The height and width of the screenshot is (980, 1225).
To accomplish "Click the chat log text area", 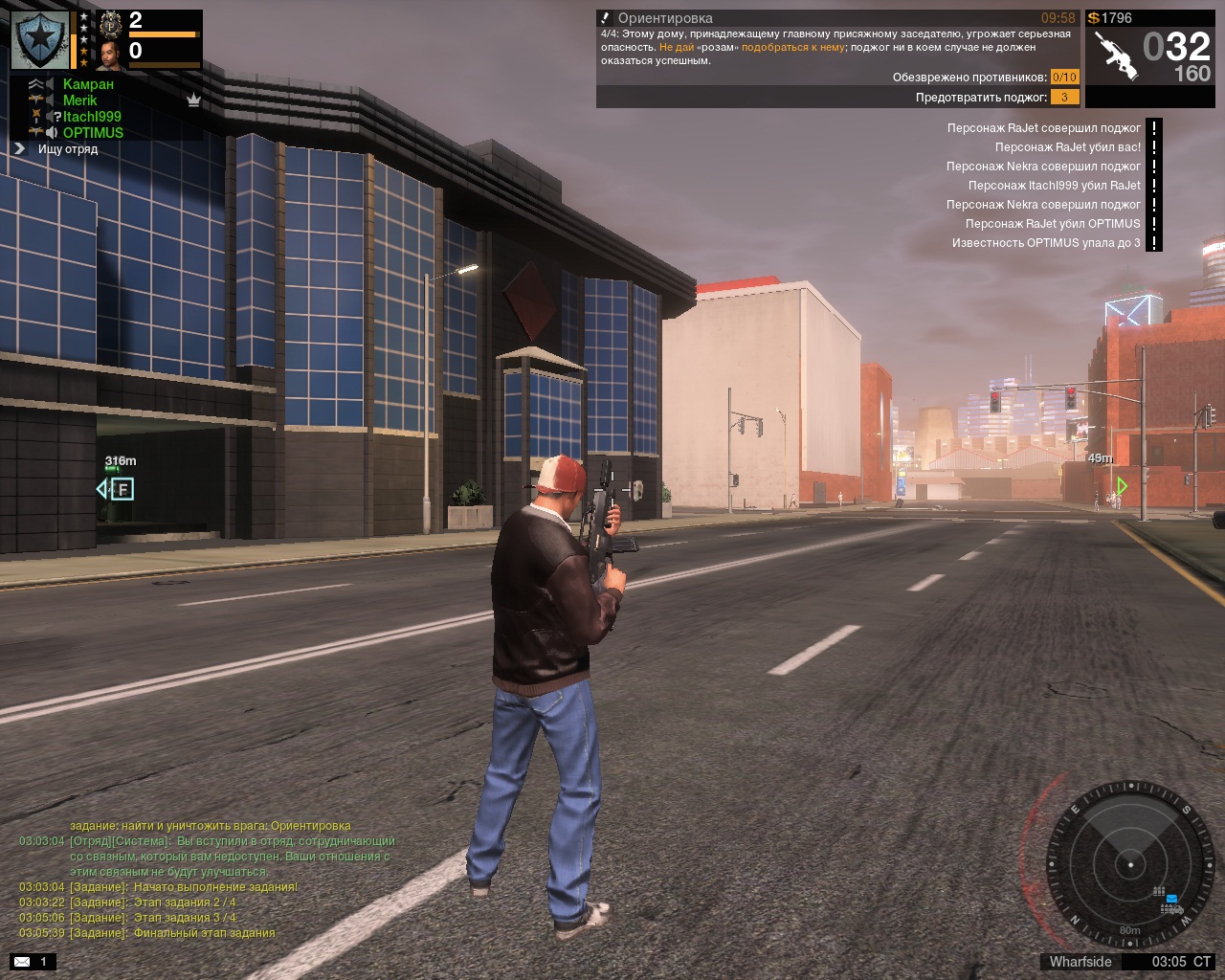I will pos(206,879).
